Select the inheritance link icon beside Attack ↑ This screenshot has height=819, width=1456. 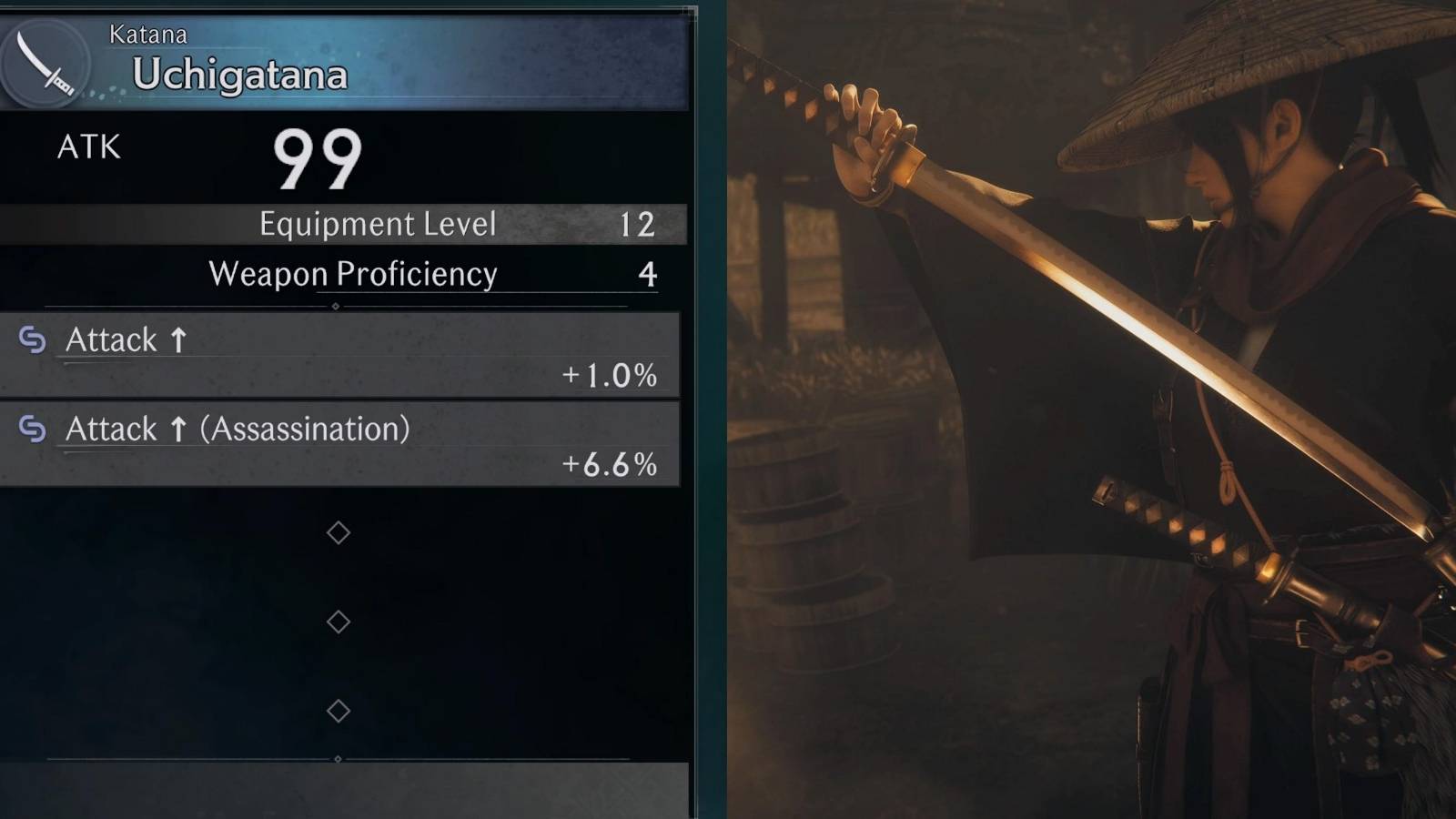click(33, 339)
